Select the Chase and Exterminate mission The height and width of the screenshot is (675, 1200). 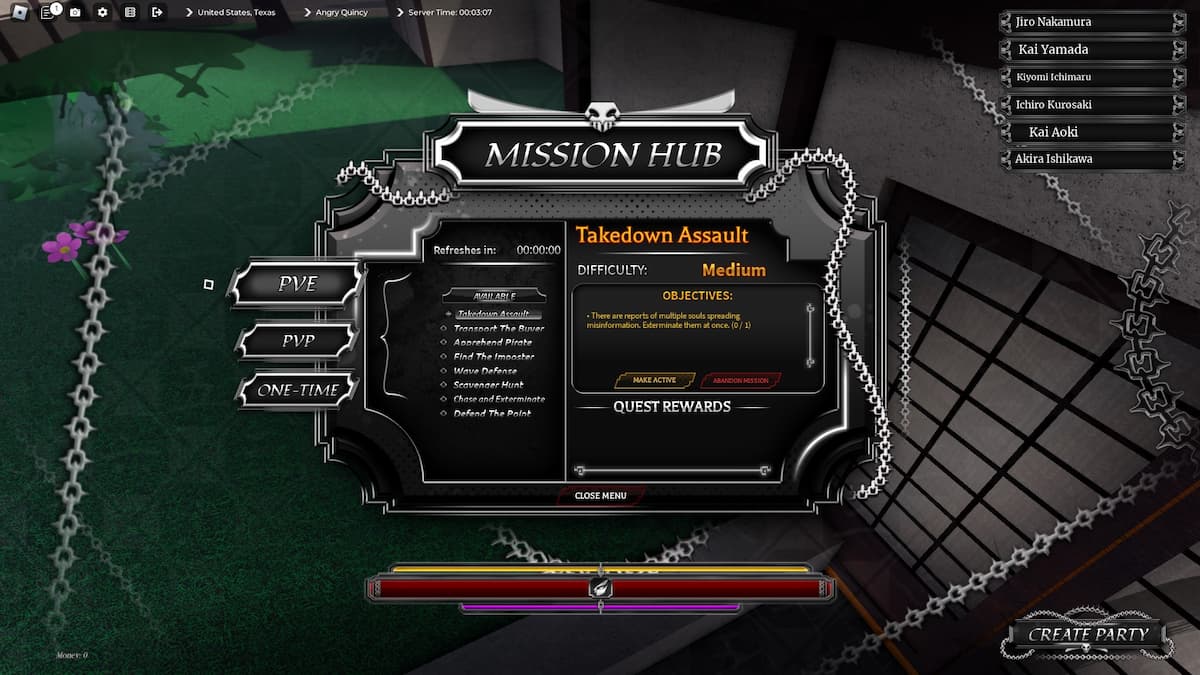498,399
